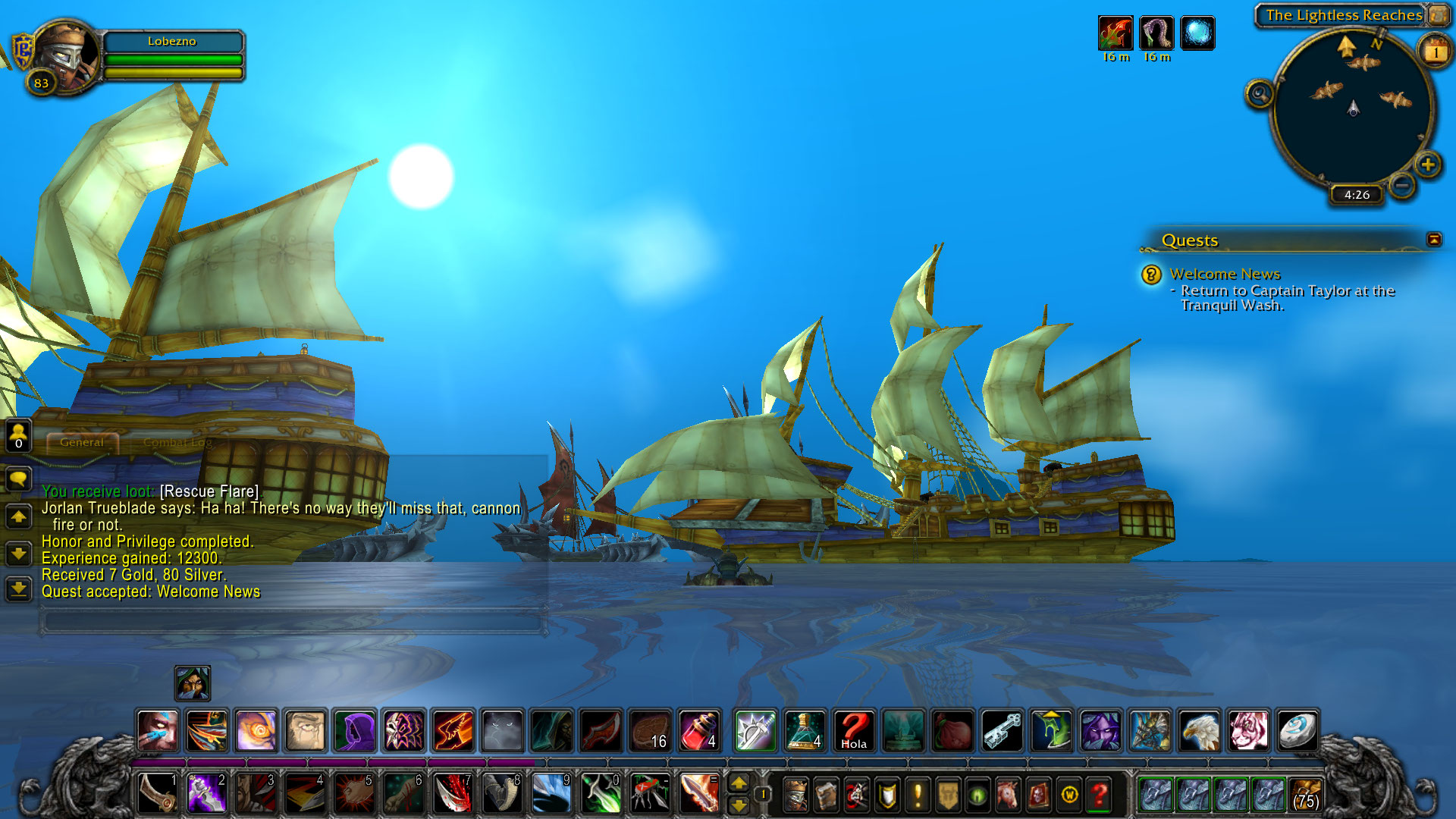This screenshot has height=819, width=1456.
Task: Collapse the Quests tracker panel
Action: pyautogui.click(x=1433, y=240)
